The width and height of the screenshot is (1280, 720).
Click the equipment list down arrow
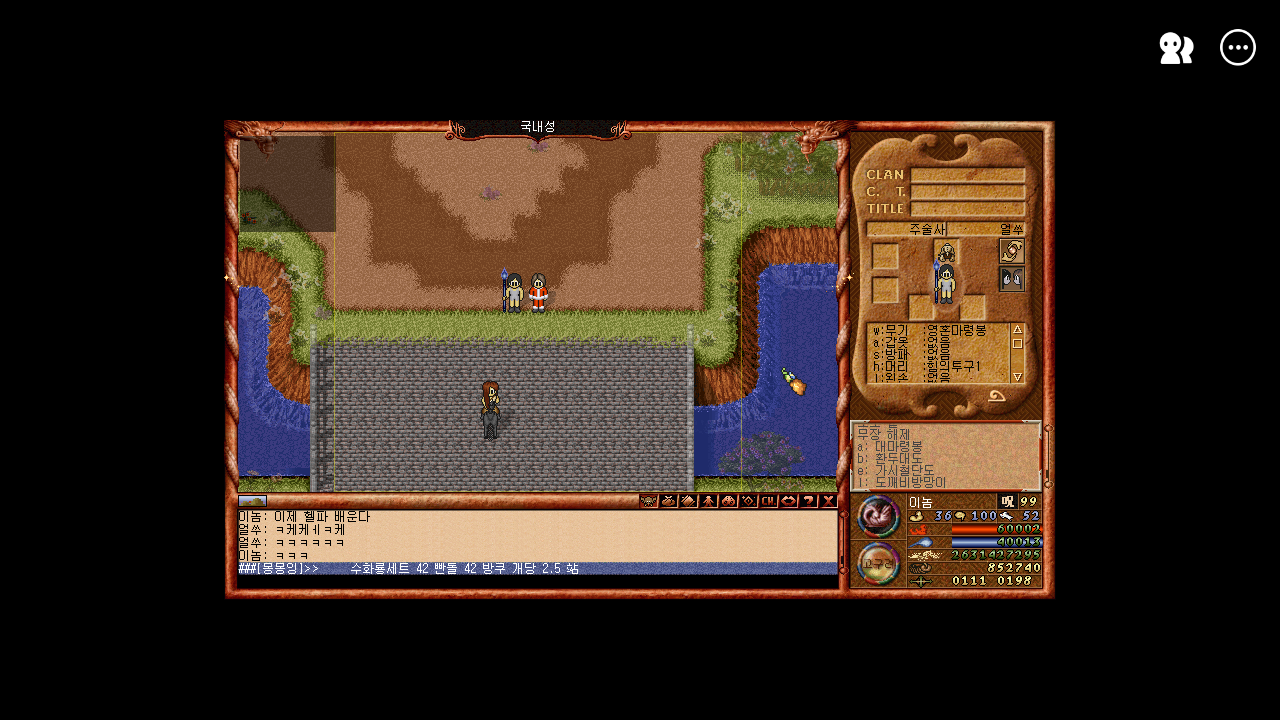[1018, 376]
